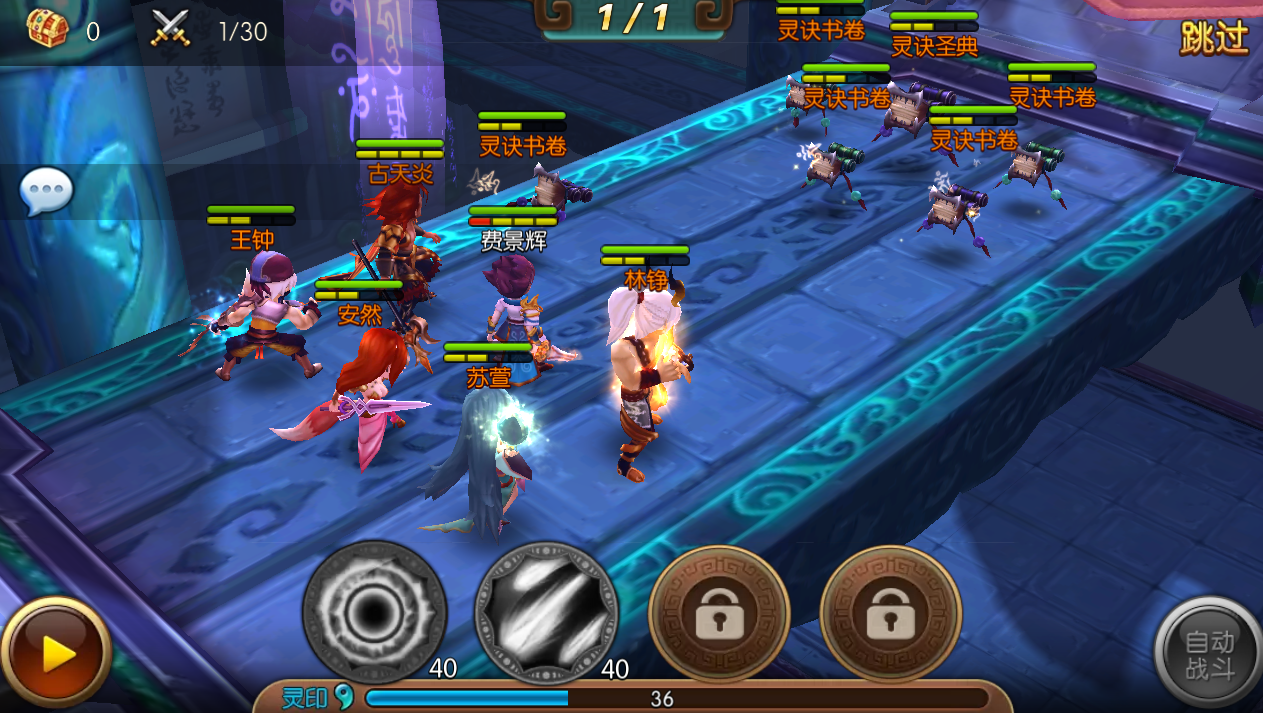Image resolution: width=1263 pixels, height=713 pixels.
Task: Tap the 跳过 skip button
Action: [x=1214, y=38]
